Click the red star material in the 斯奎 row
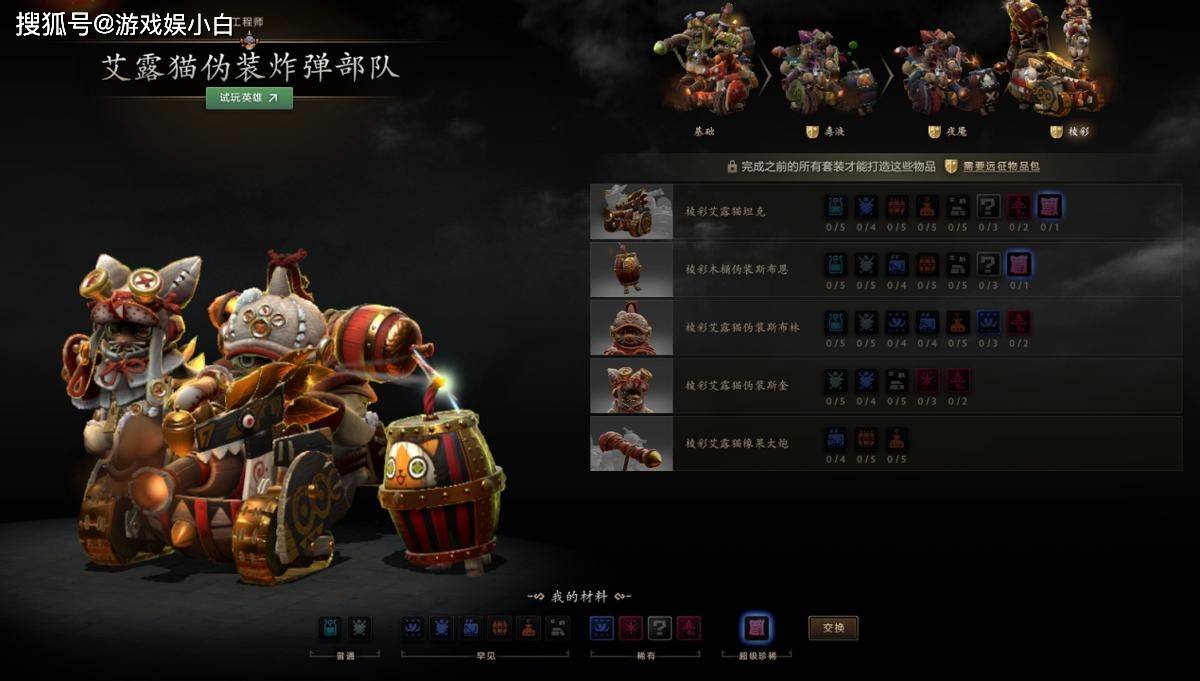Viewport: 1200px width, 681px height. 927,381
